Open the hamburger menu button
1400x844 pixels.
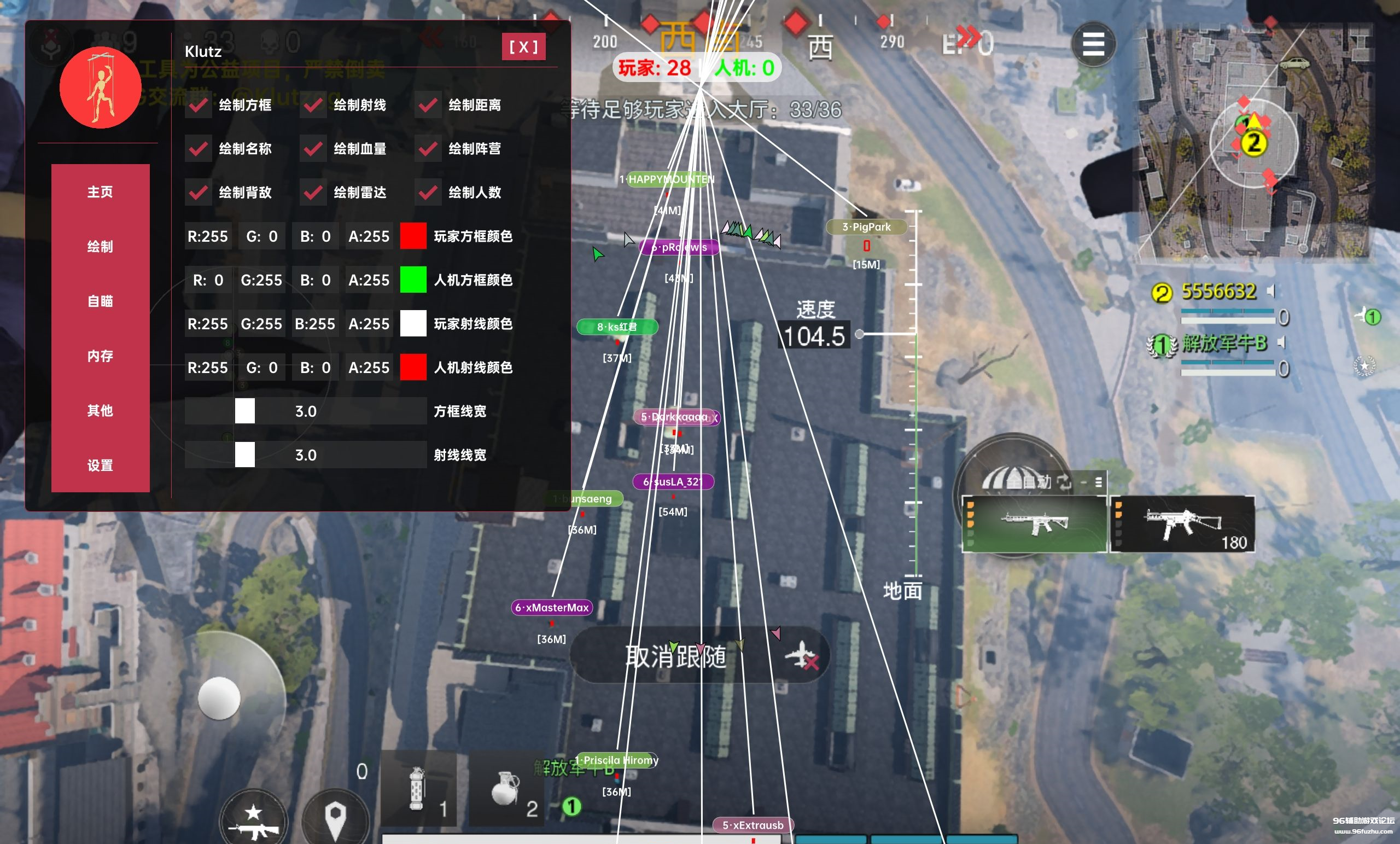pos(1093,44)
